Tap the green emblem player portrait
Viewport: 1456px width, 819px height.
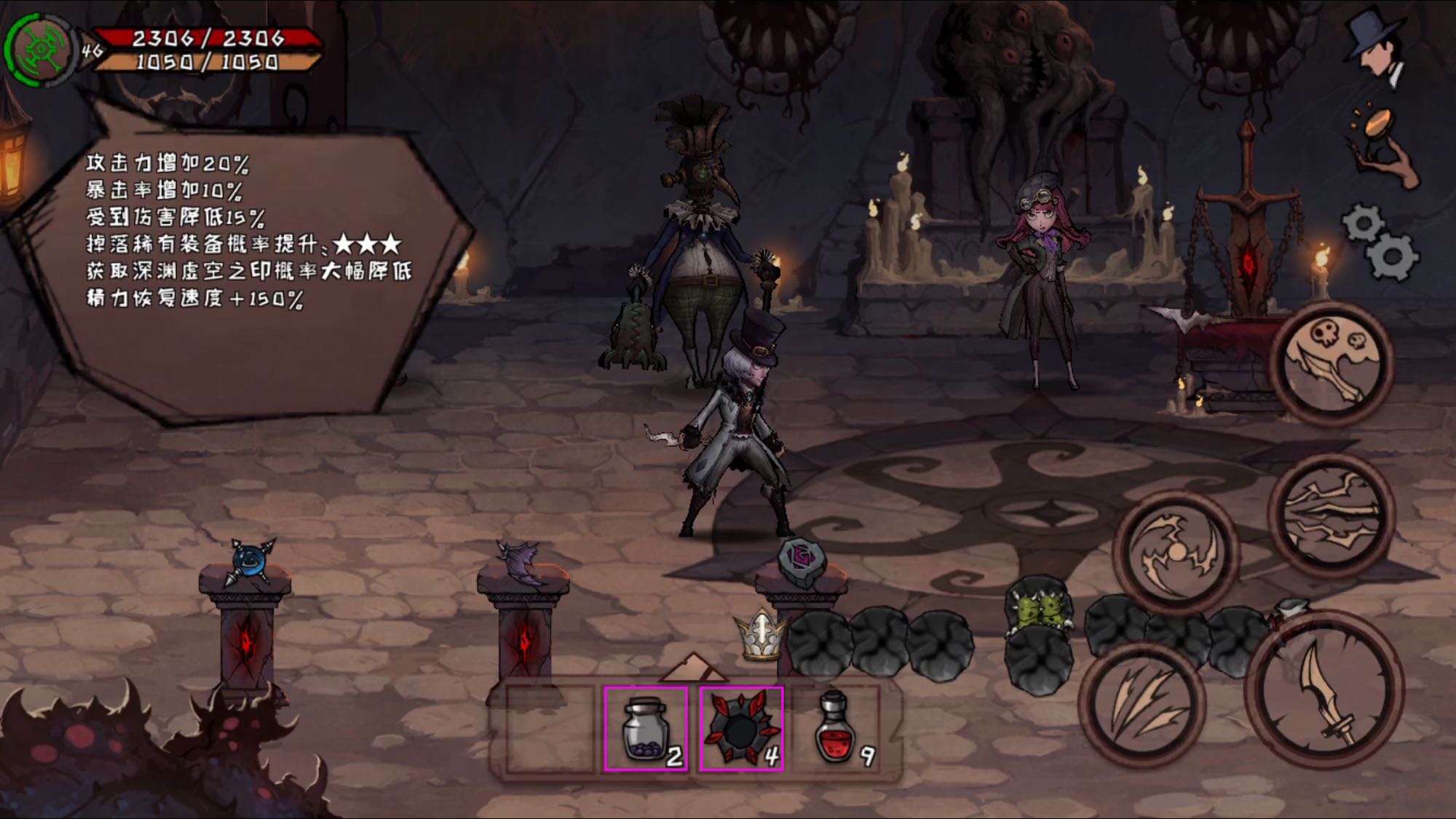pyautogui.click(x=40, y=50)
